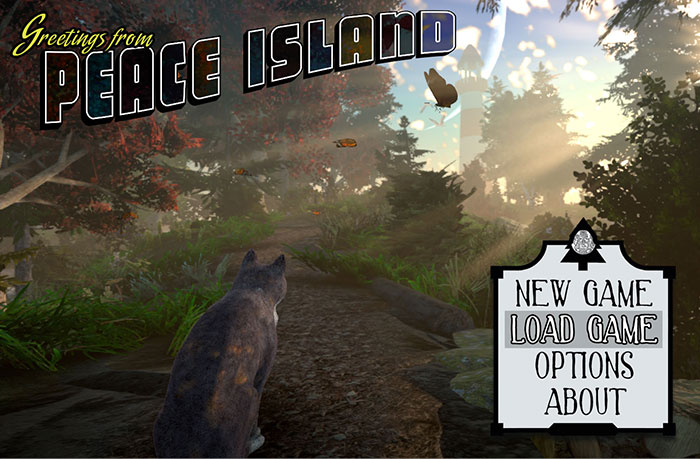Open the Options menu
This screenshot has height=459, width=700.
coord(584,365)
